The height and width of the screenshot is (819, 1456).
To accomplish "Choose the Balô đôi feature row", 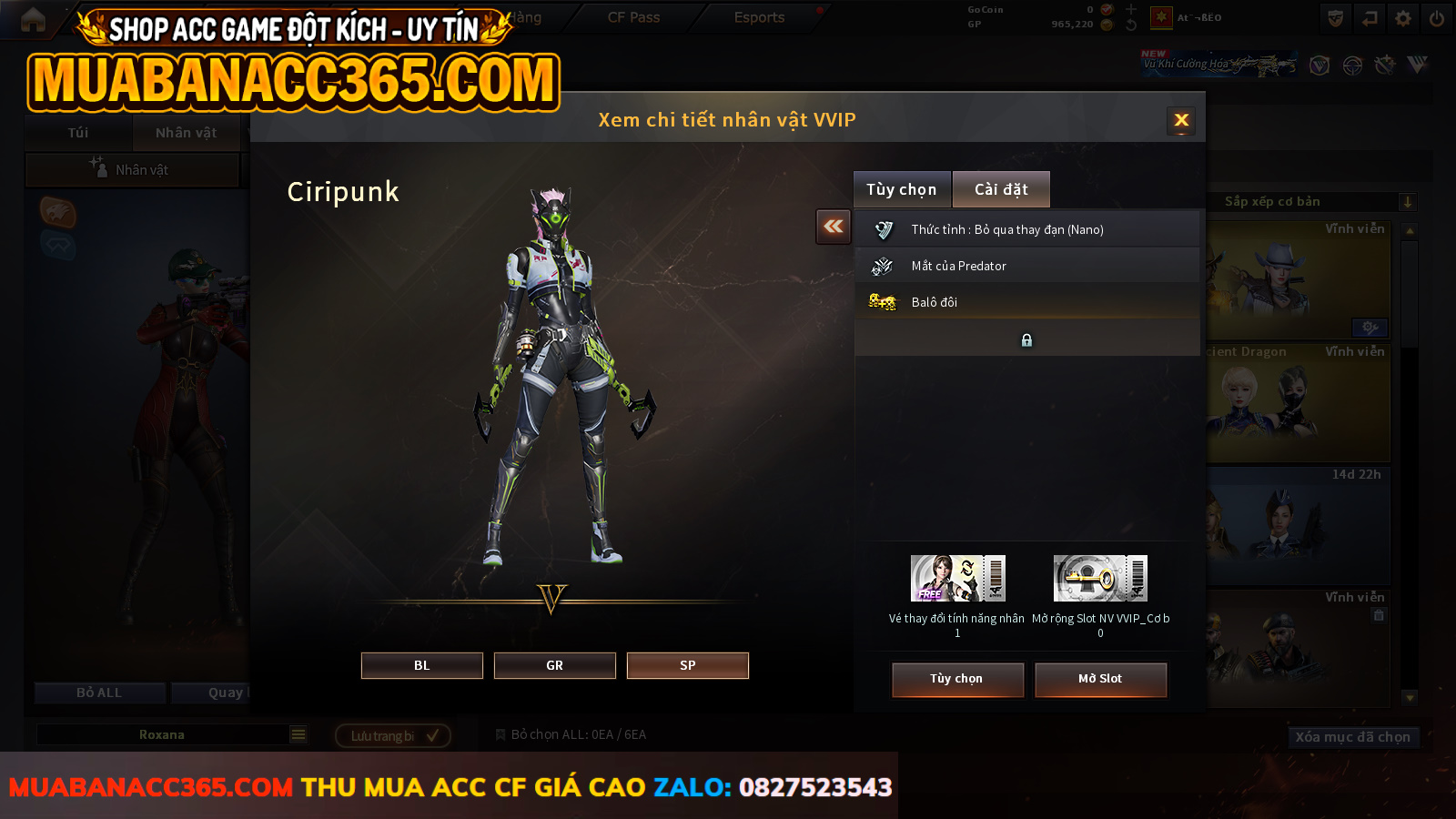I will tap(1026, 302).
